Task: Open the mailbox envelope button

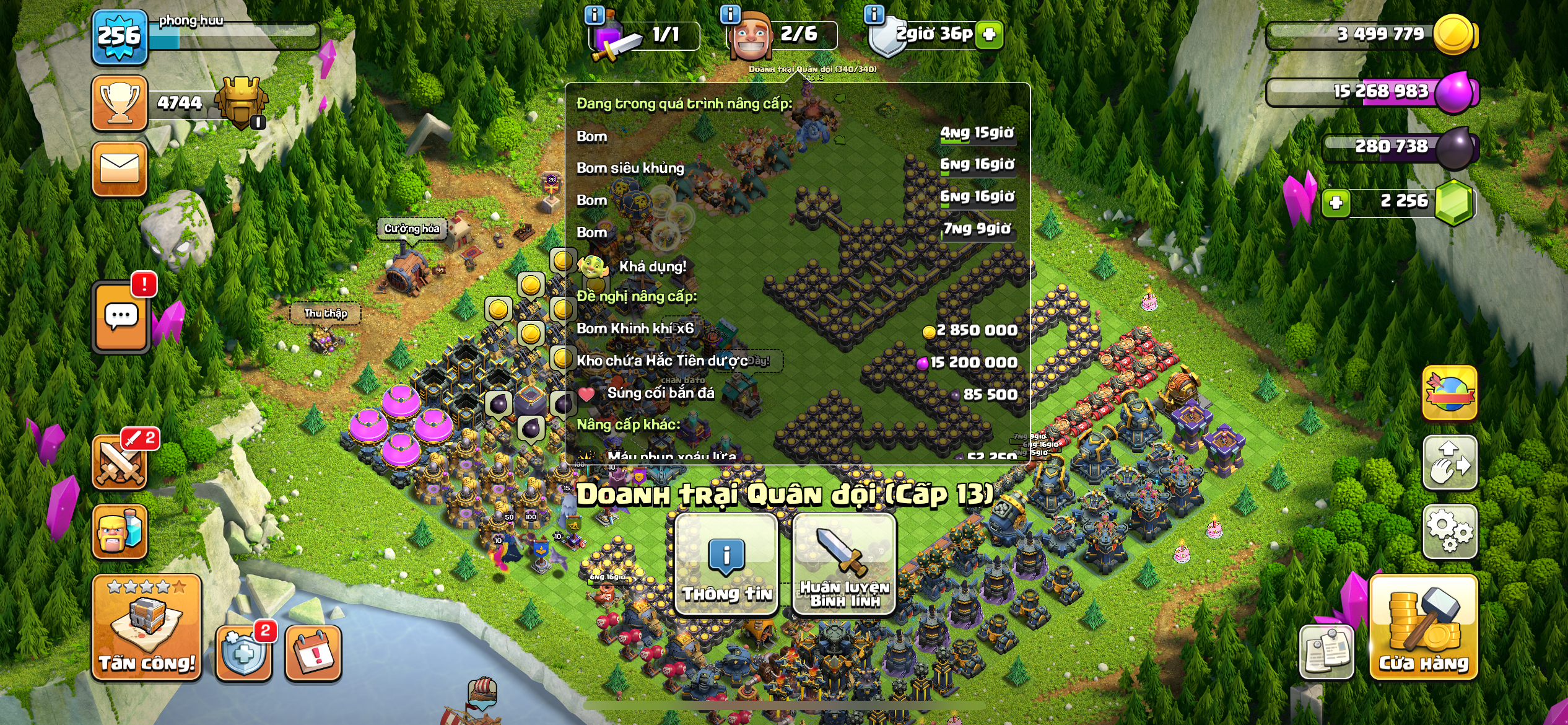Action: pos(120,169)
